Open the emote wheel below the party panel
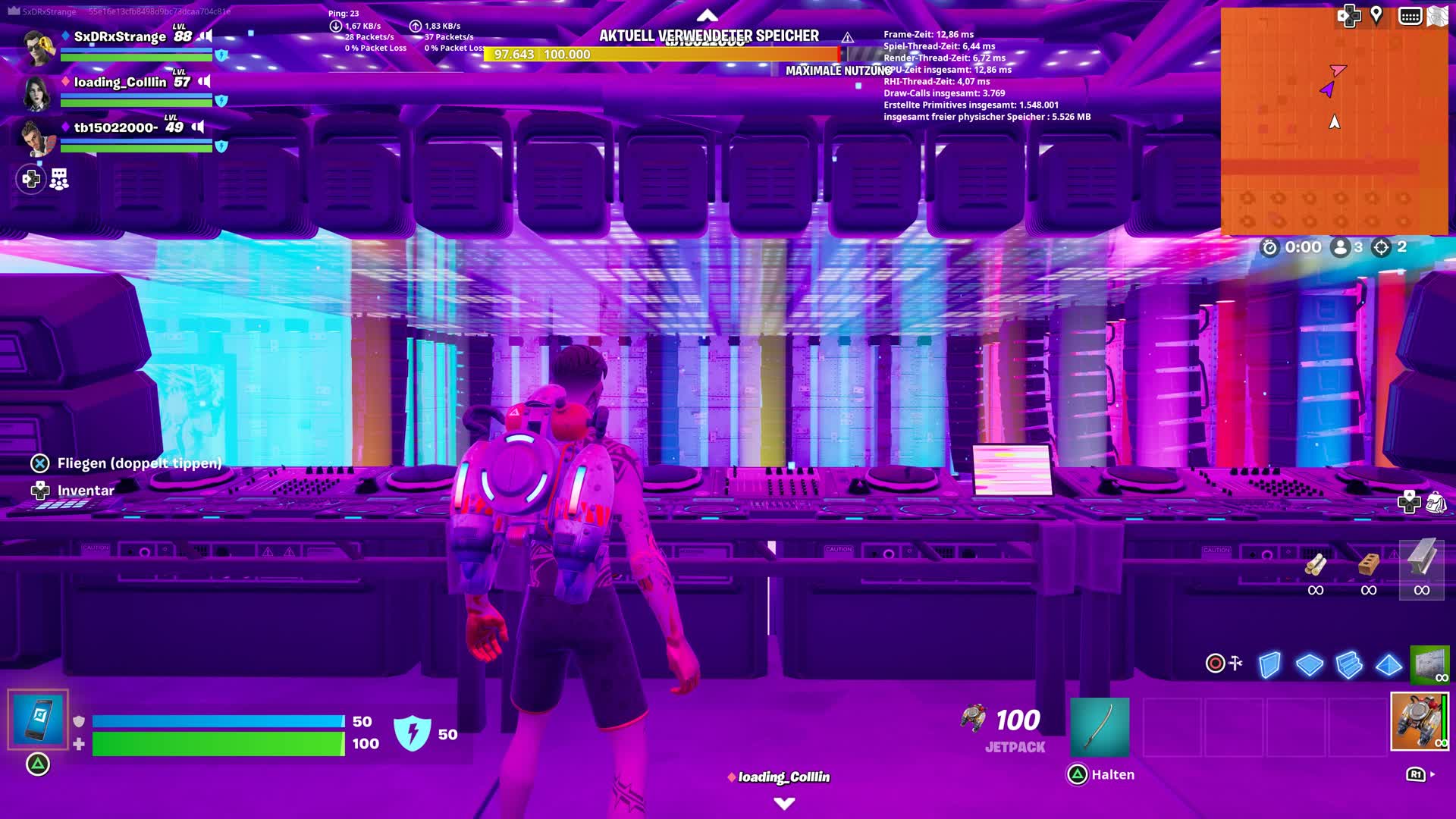Image resolution: width=1456 pixels, height=819 pixels. click(x=31, y=180)
